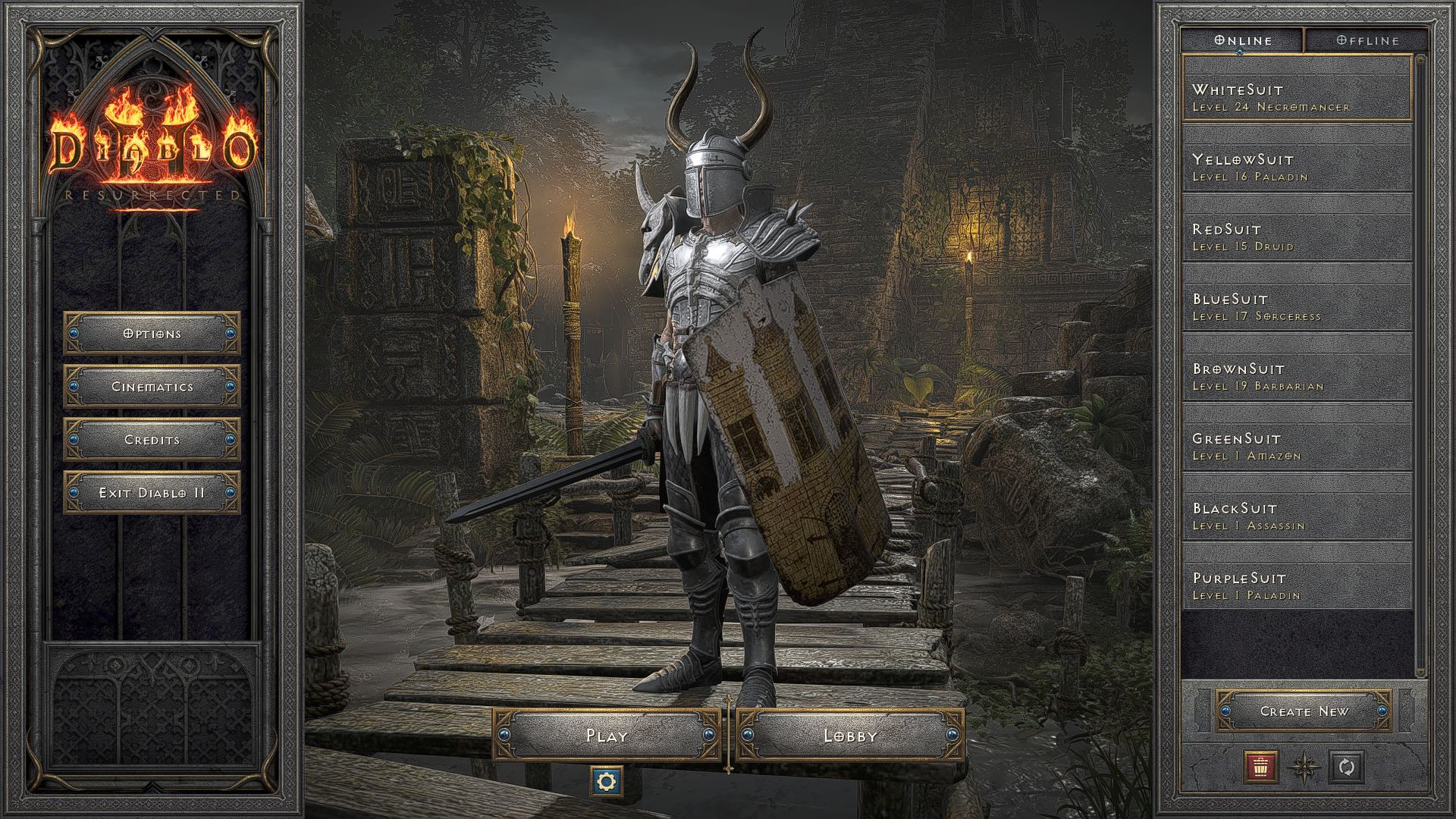Select the BlueSuit Sorceress character
This screenshot has height=819, width=1456.
point(1297,307)
